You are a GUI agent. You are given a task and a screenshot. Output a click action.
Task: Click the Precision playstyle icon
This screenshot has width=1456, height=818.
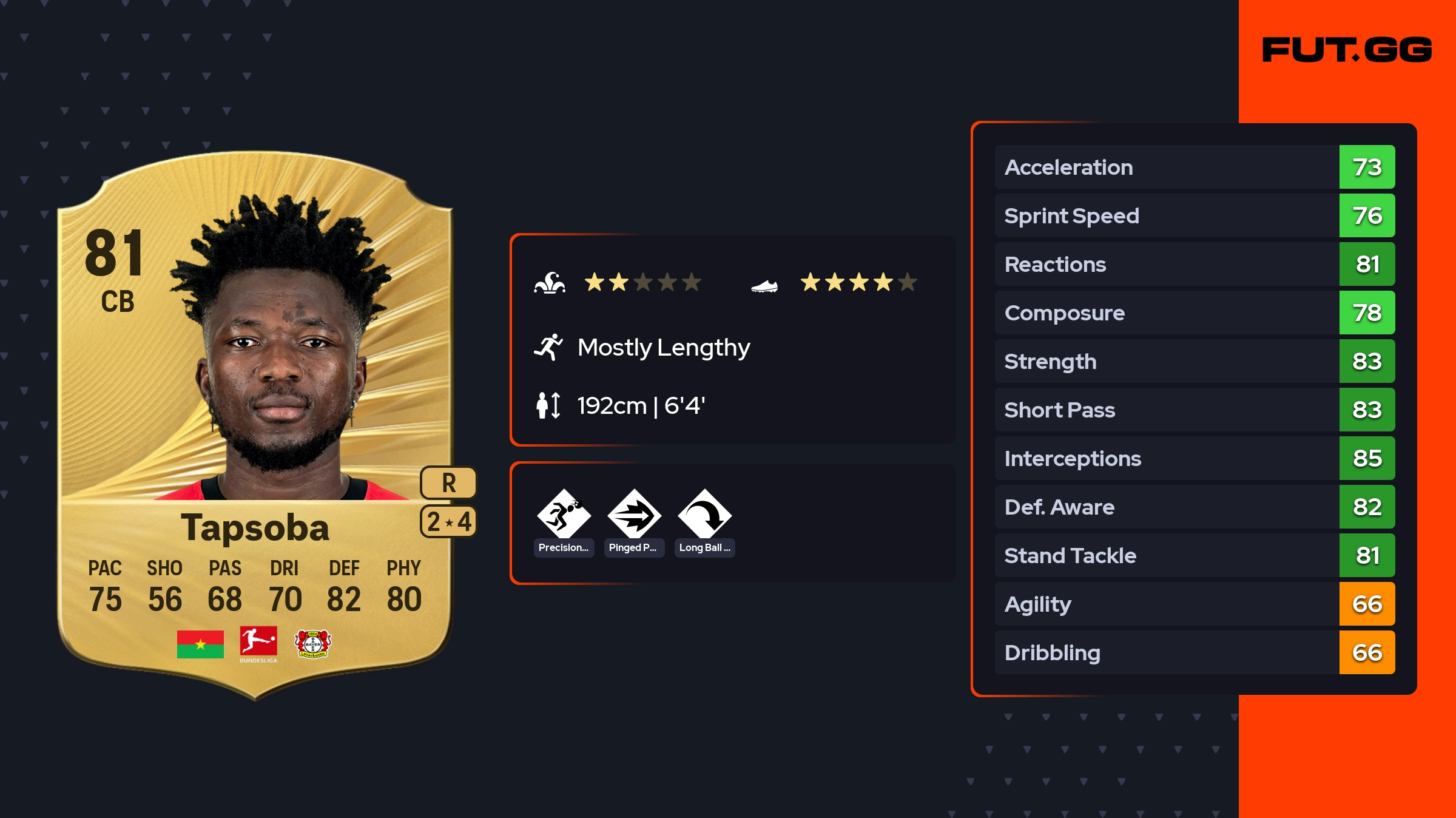pos(564,516)
